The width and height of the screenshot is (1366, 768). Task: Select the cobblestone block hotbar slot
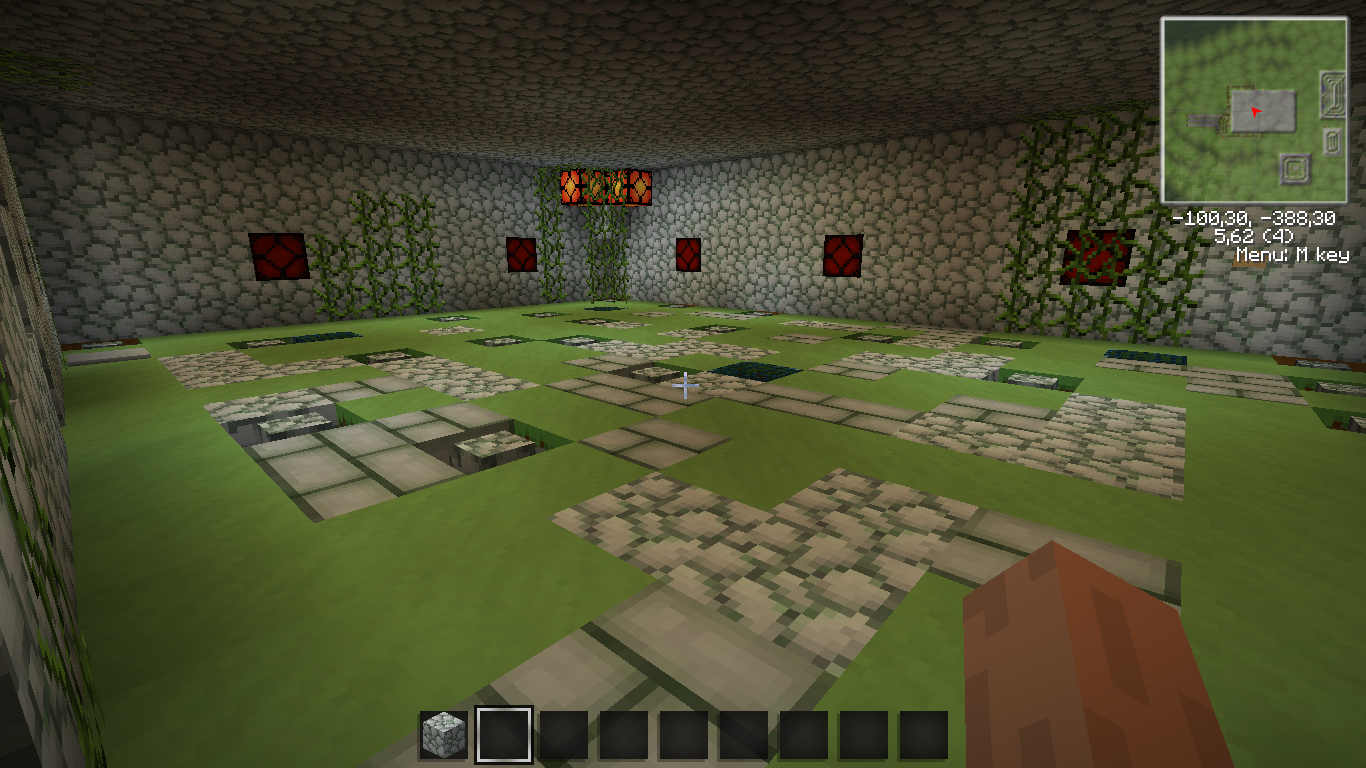click(x=443, y=735)
